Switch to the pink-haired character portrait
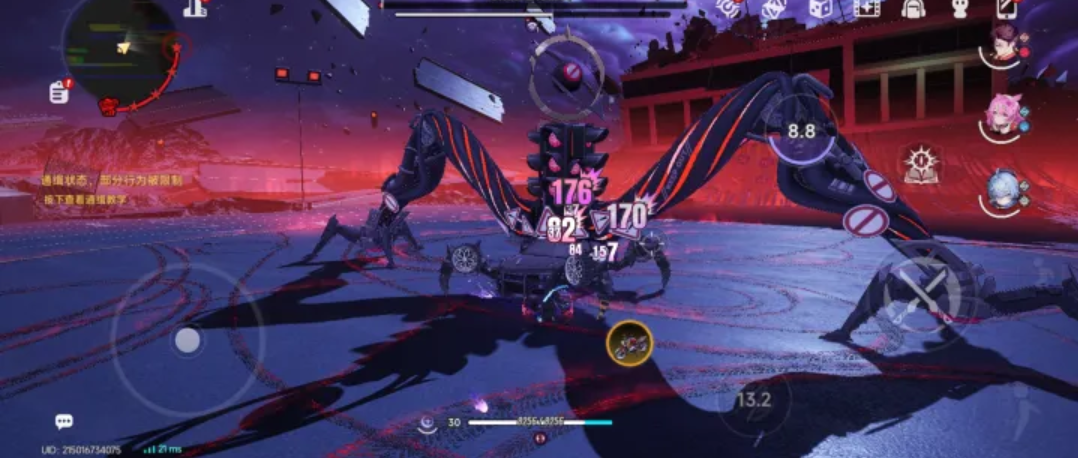 pos(1001,115)
